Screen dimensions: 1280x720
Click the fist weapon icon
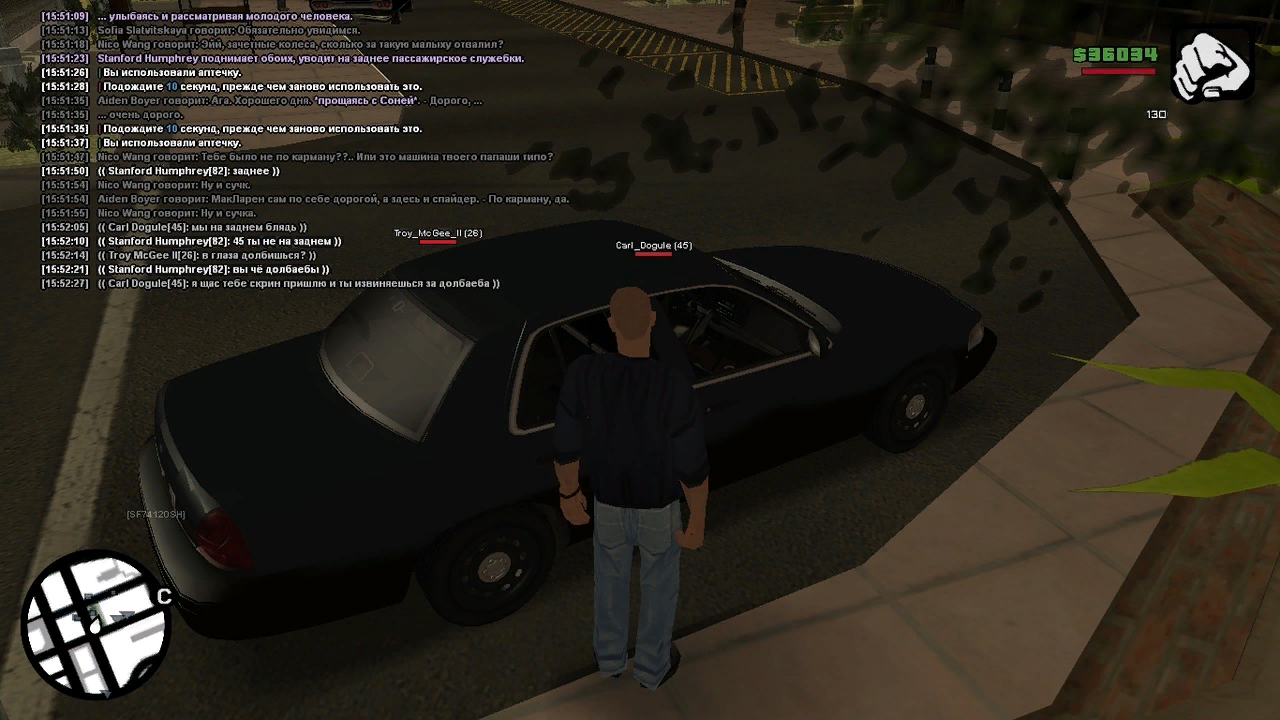click(1211, 66)
